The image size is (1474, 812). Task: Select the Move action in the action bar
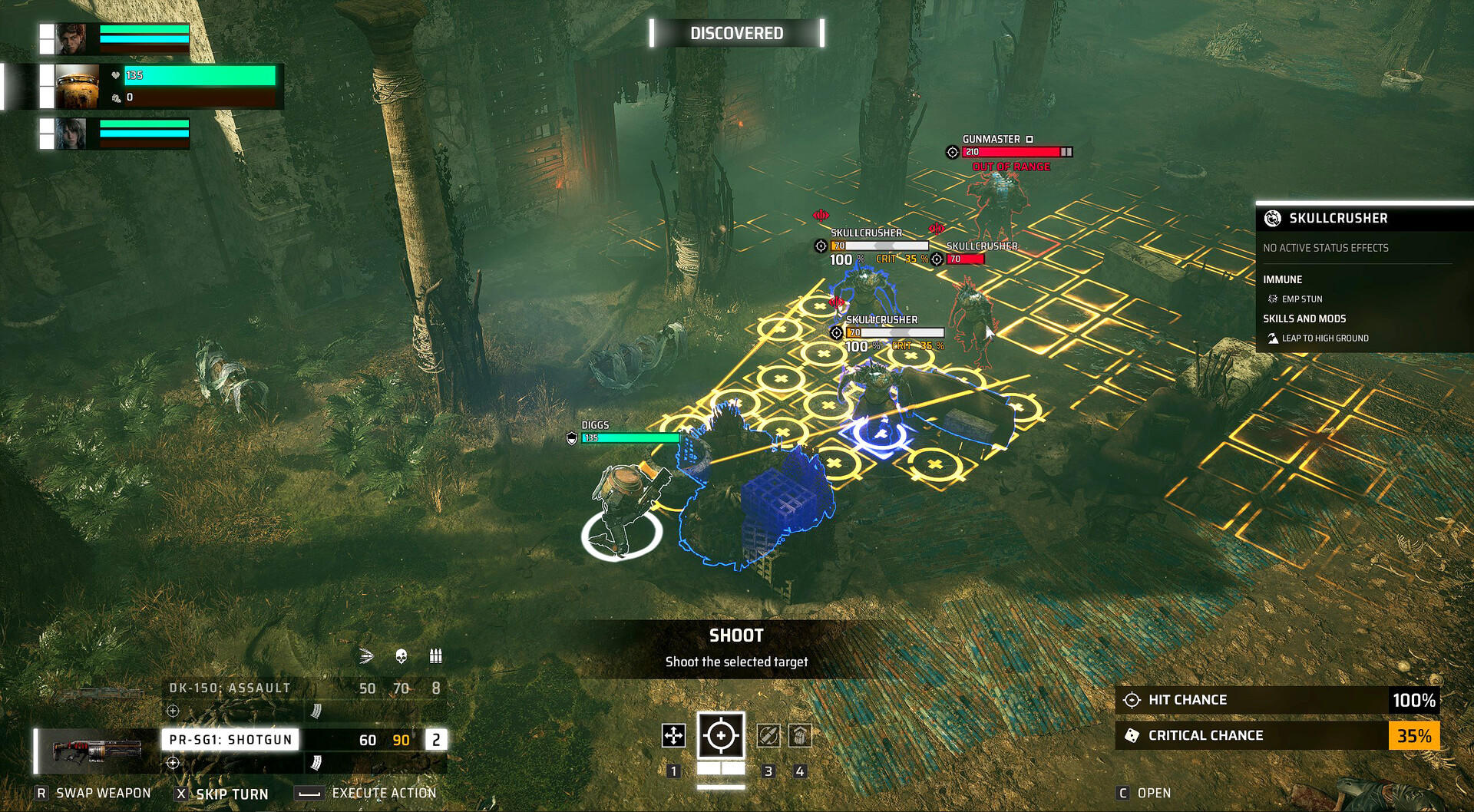point(674,735)
